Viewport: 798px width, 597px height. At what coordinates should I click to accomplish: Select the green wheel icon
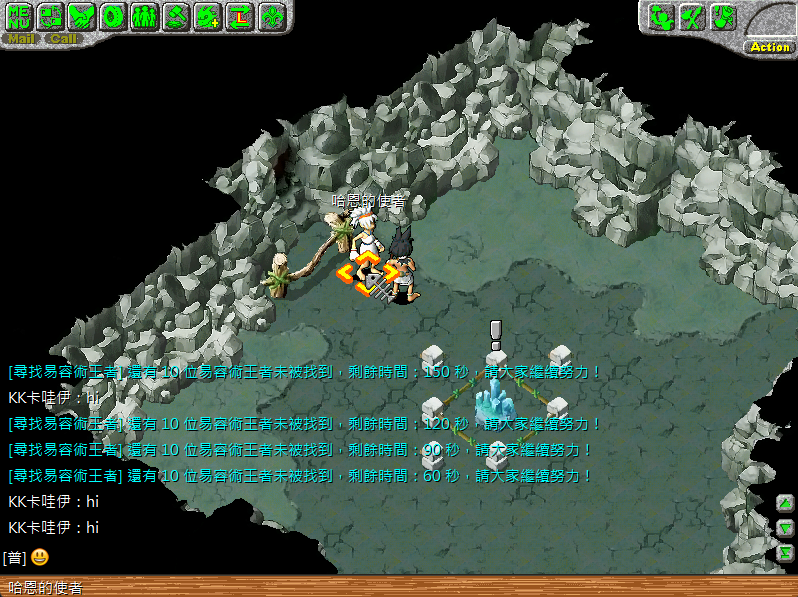coord(114,16)
